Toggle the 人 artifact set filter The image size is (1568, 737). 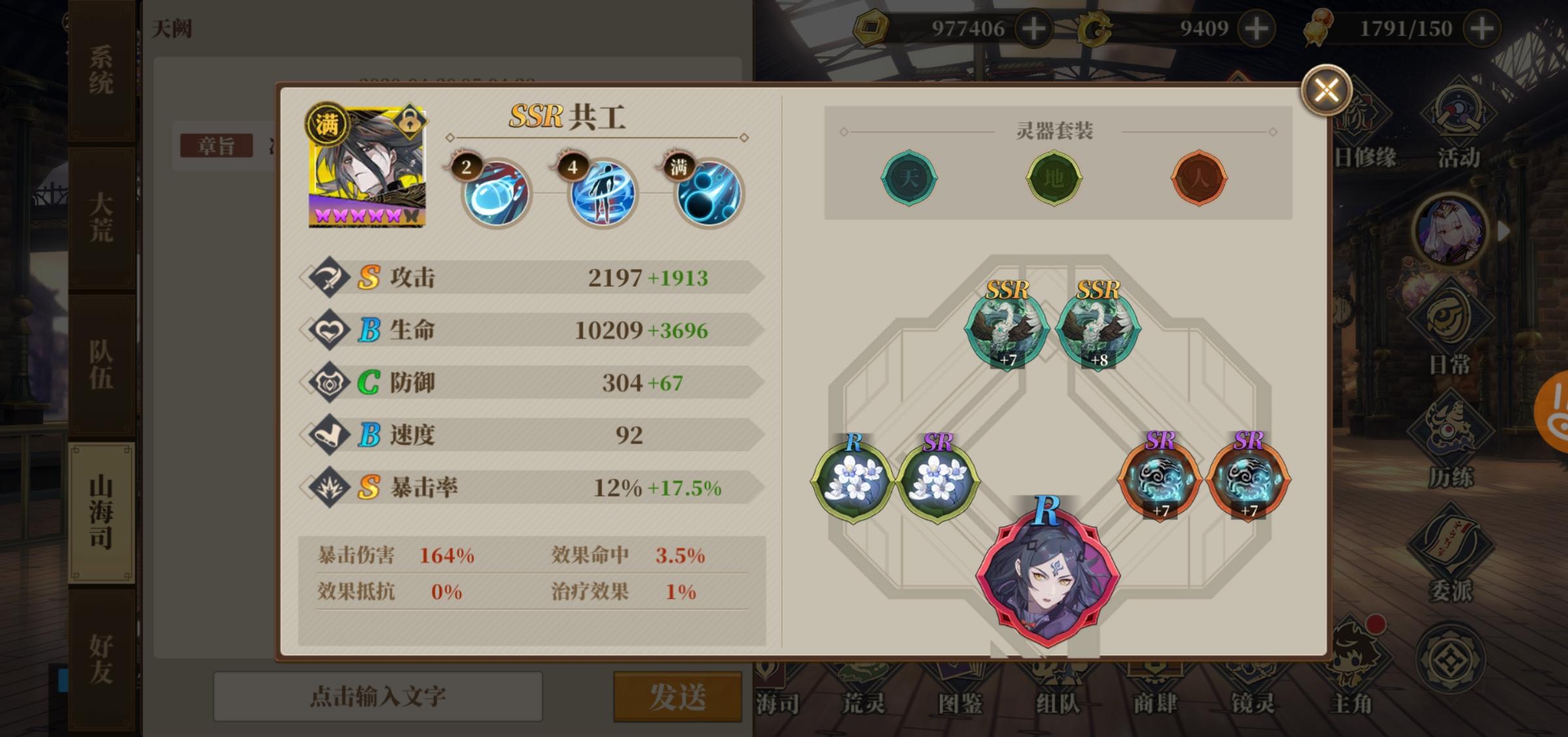pyautogui.click(x=1200, y=179)
